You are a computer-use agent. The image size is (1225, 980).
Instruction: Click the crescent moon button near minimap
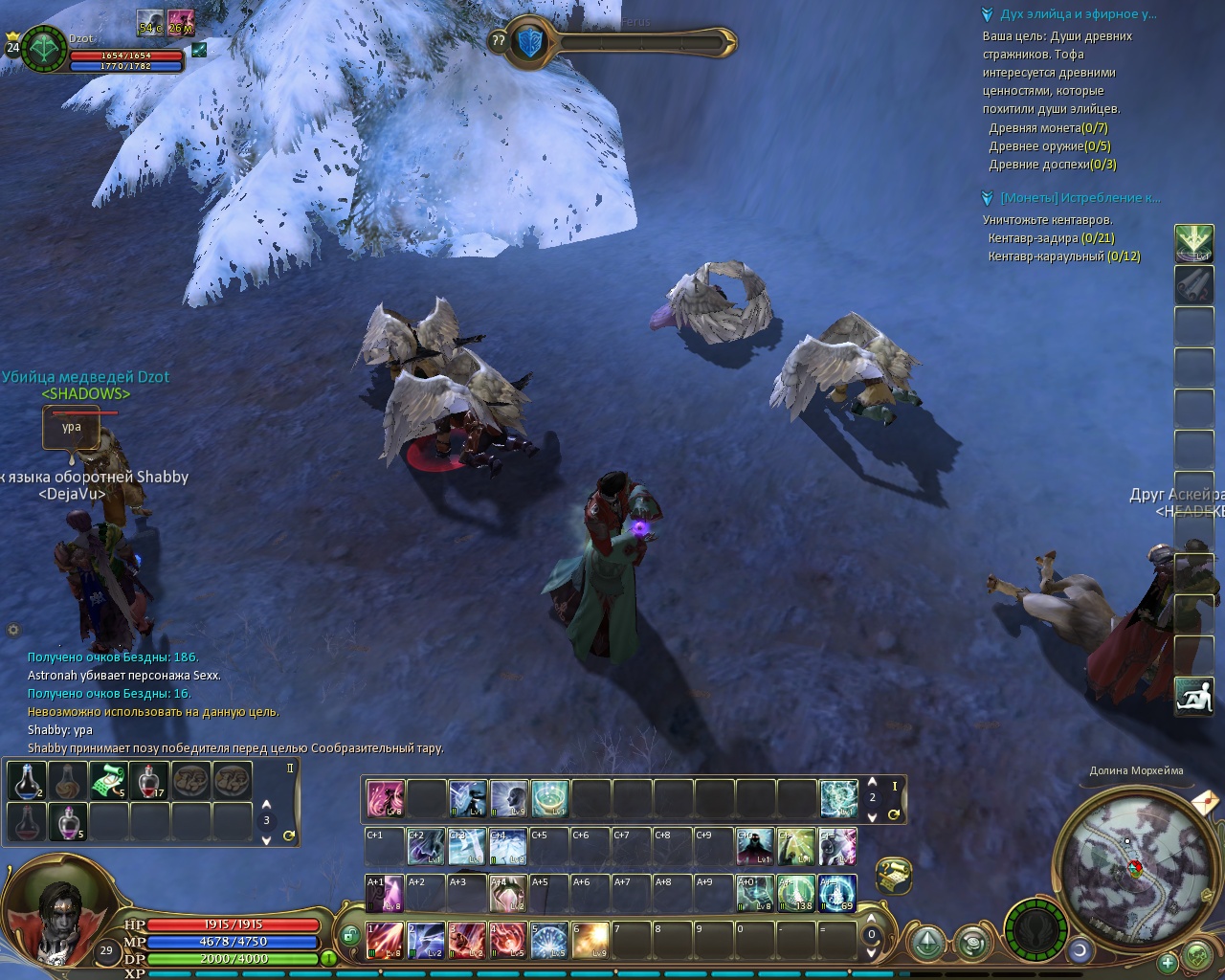coord(1080,950)
